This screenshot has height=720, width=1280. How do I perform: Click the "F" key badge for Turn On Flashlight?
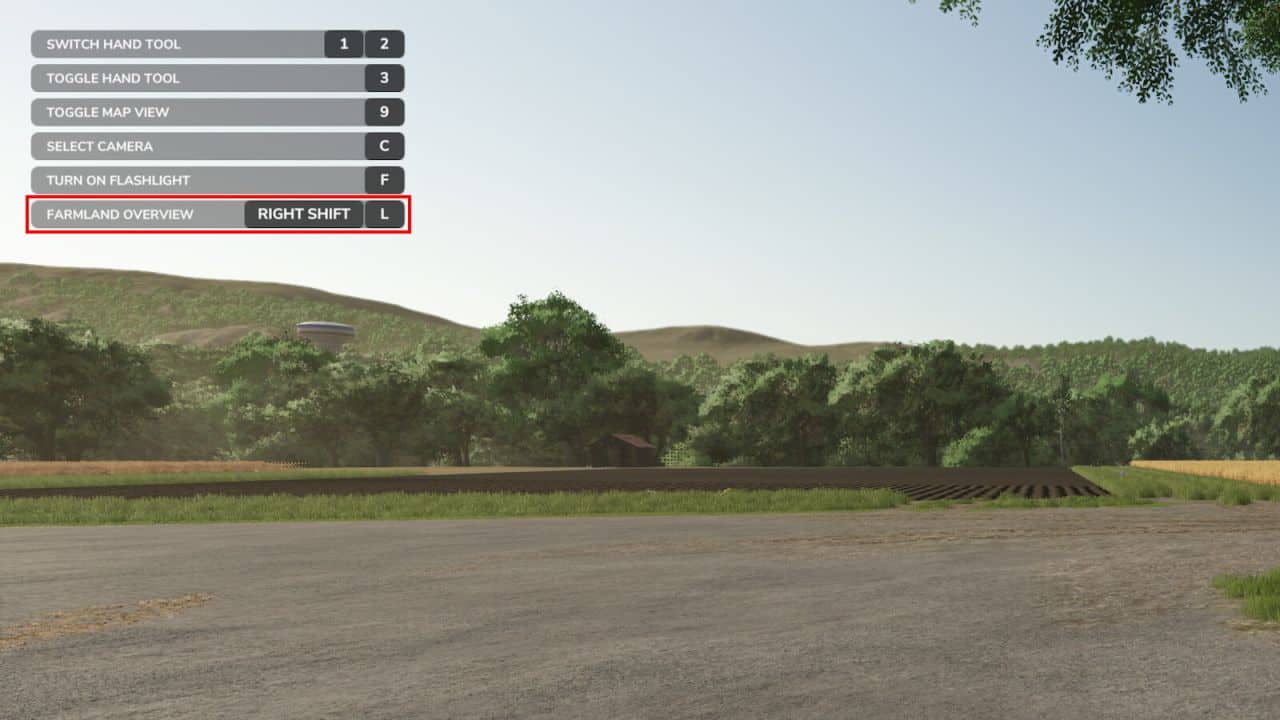tap(384, 180)
